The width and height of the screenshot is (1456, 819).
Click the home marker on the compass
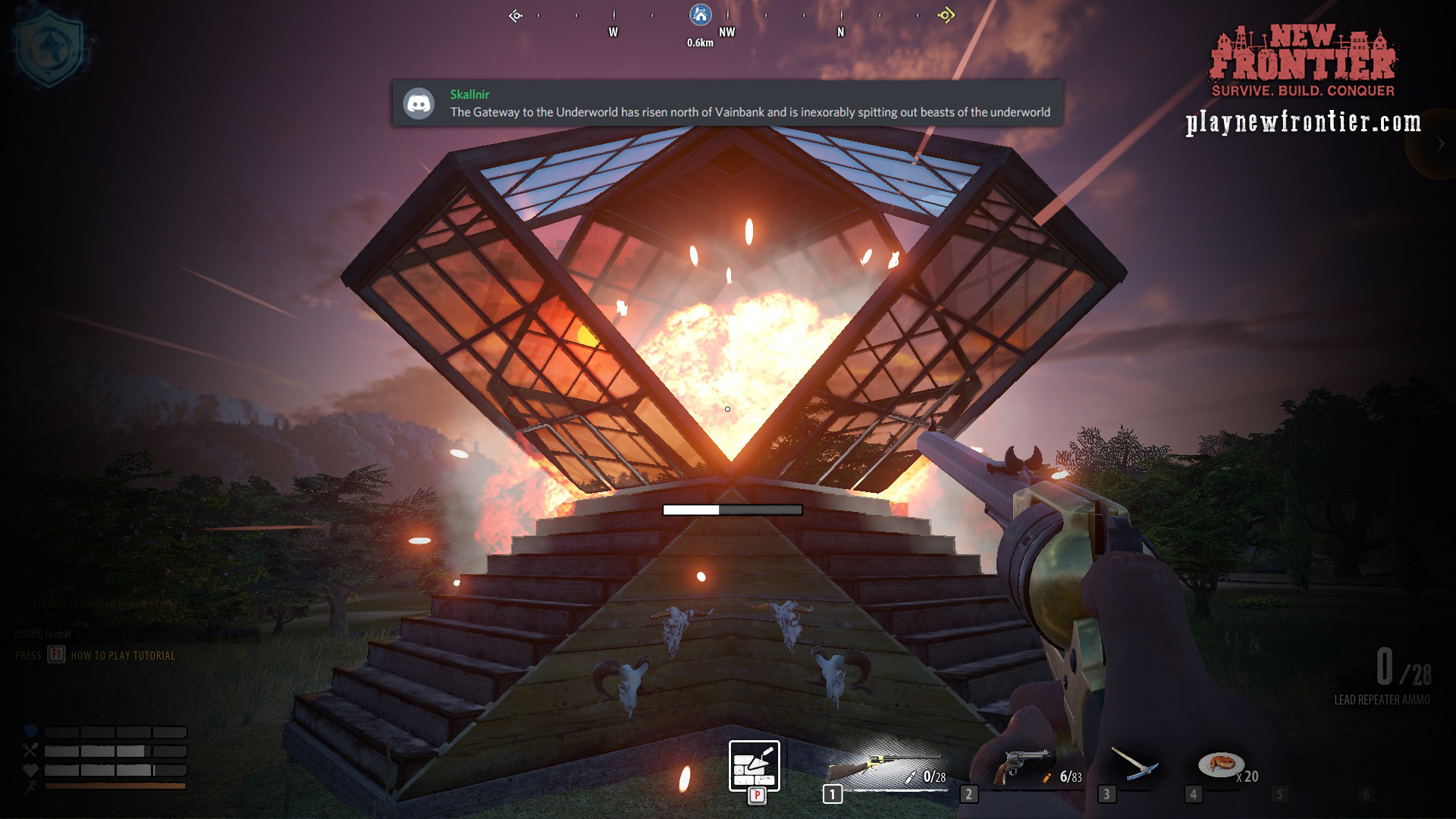tap(700, 14)
